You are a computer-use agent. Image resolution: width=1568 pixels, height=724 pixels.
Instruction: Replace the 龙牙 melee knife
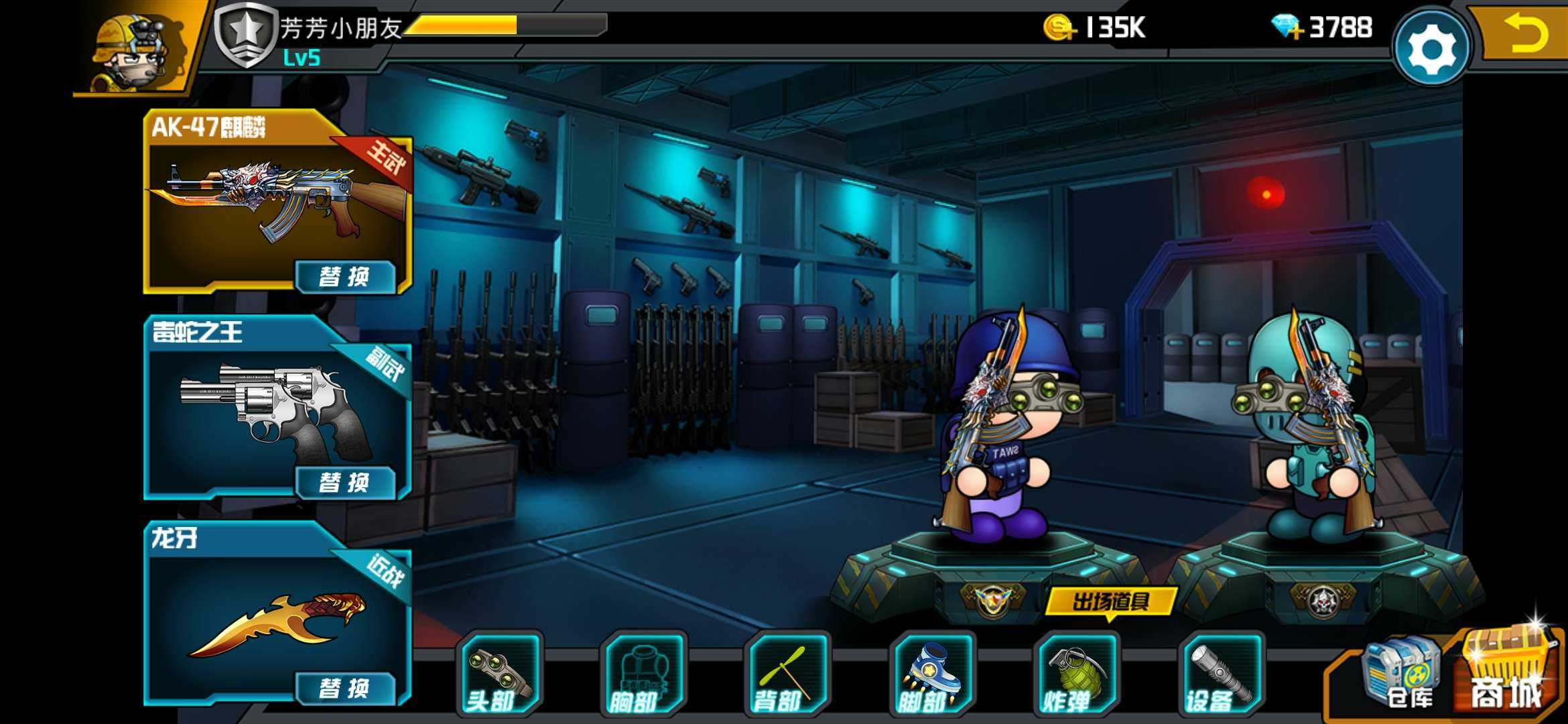(x=345, y=688)
